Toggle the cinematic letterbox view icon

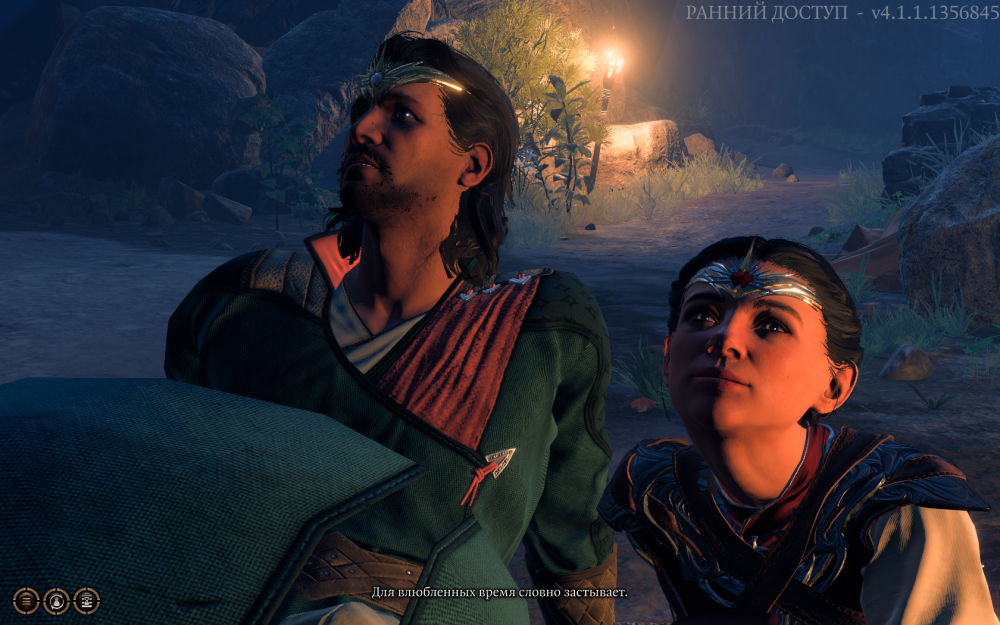(x=87, y=600)
